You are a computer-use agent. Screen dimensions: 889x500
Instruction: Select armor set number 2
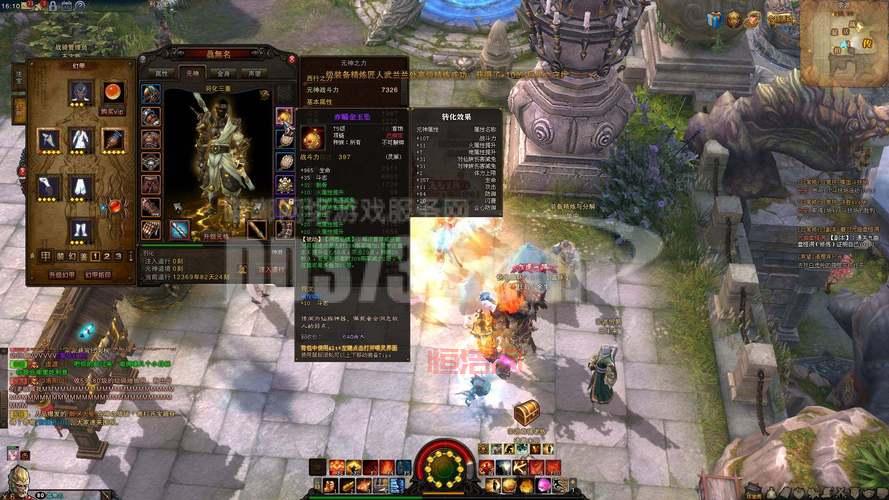click(106, 256)
